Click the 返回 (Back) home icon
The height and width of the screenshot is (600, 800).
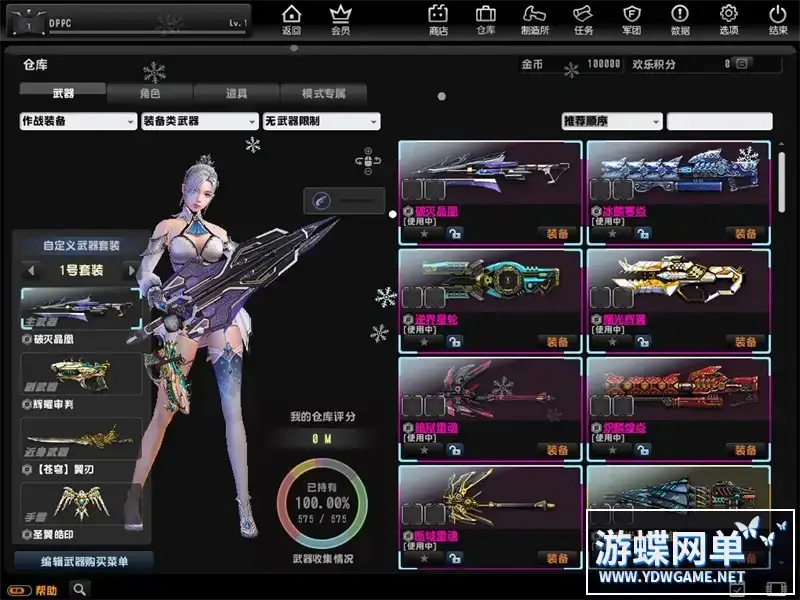coord(291,19)
